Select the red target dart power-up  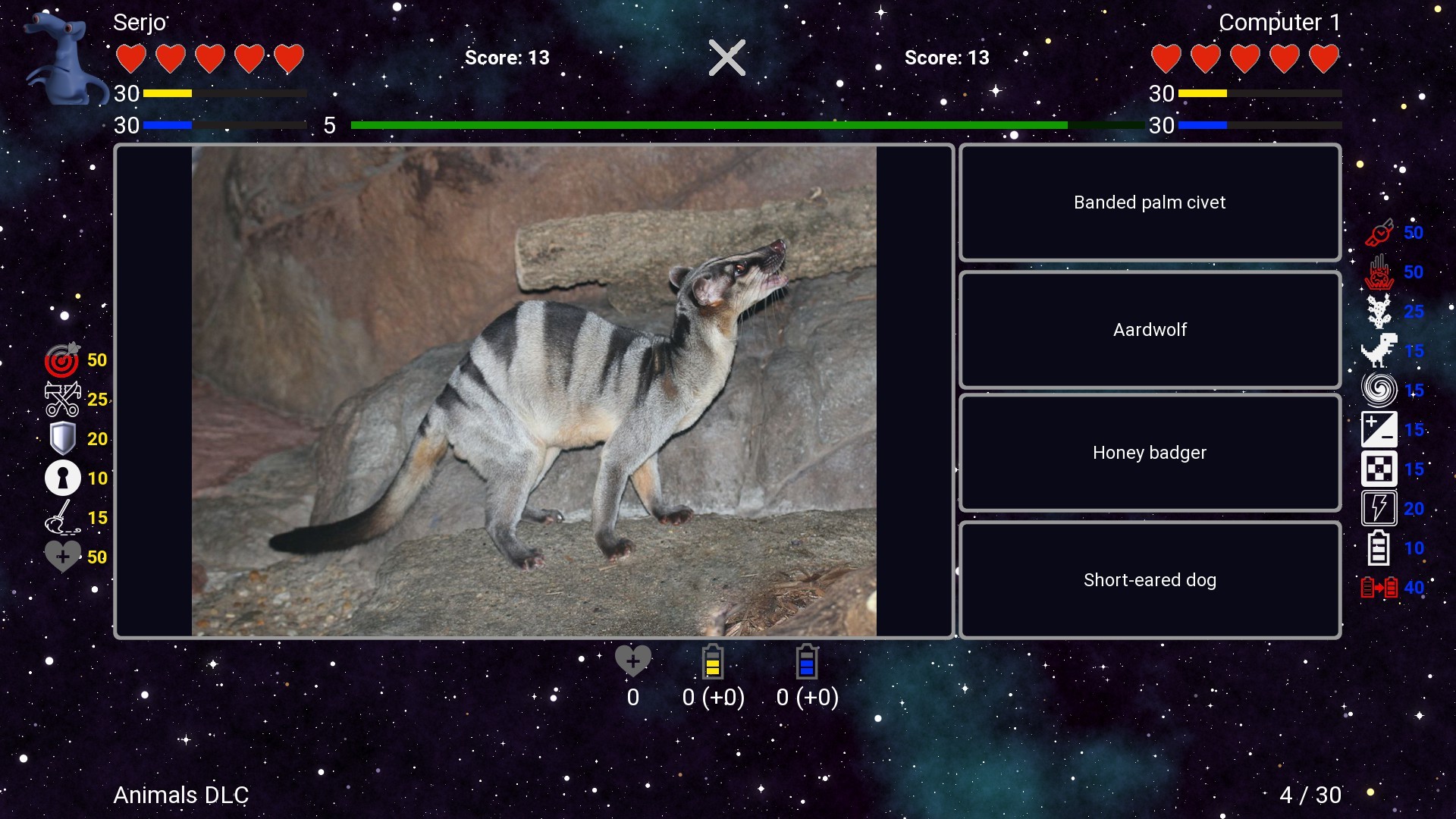pyautogui.click(x=62, y=360)
